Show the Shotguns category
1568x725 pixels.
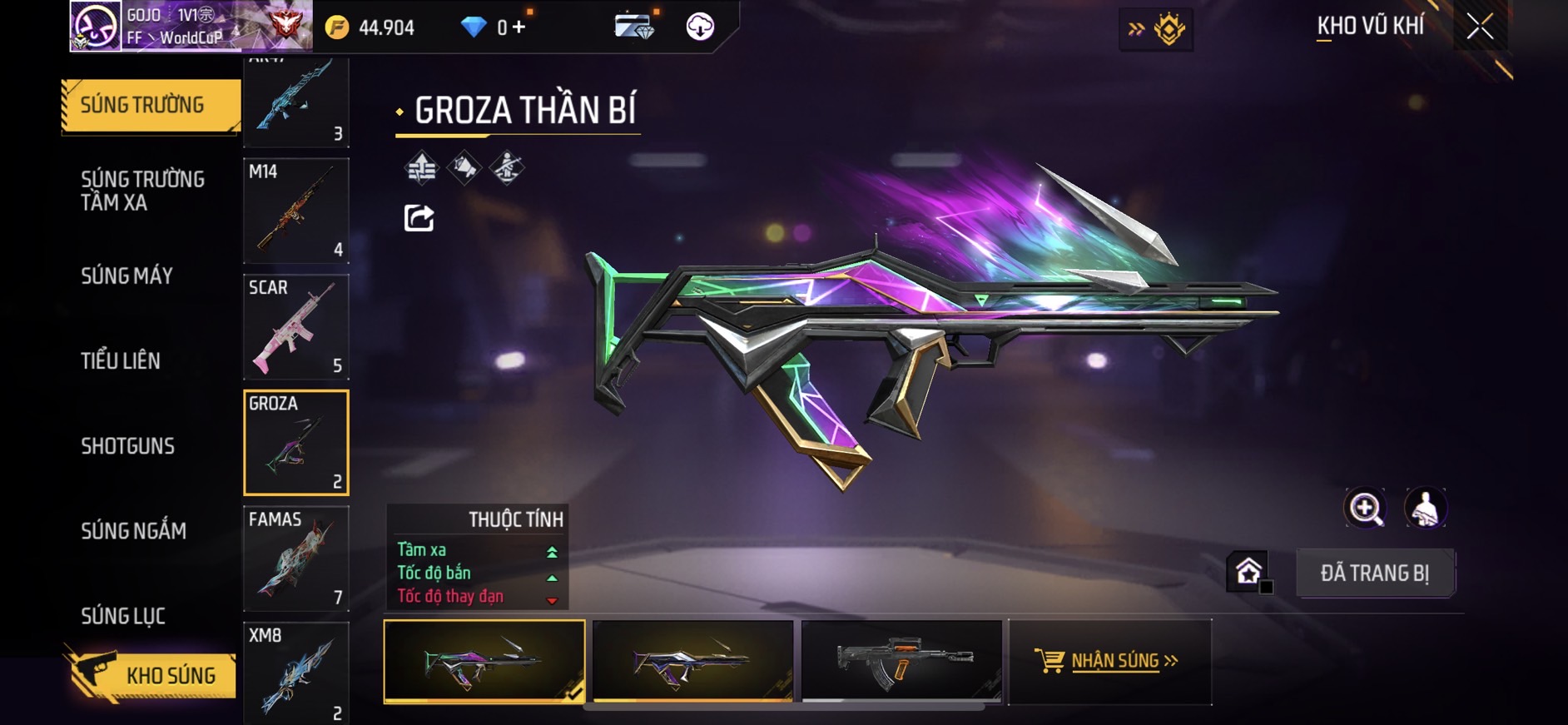click(x=128, y=446)
